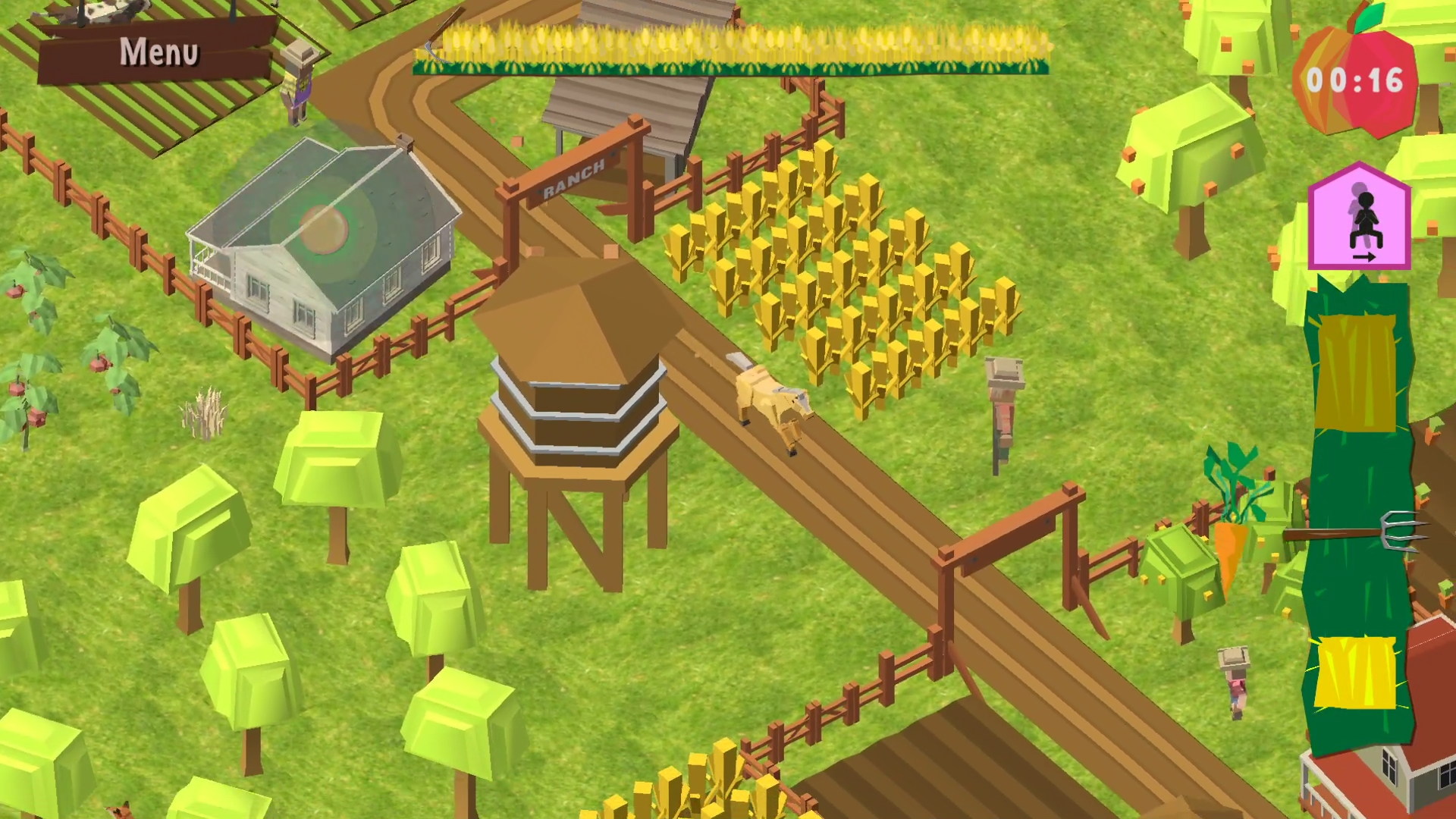This screenshot has width=1456, height=819.
Task: Tap the translucent virtual joystick knob
Action: click(325, 227)
